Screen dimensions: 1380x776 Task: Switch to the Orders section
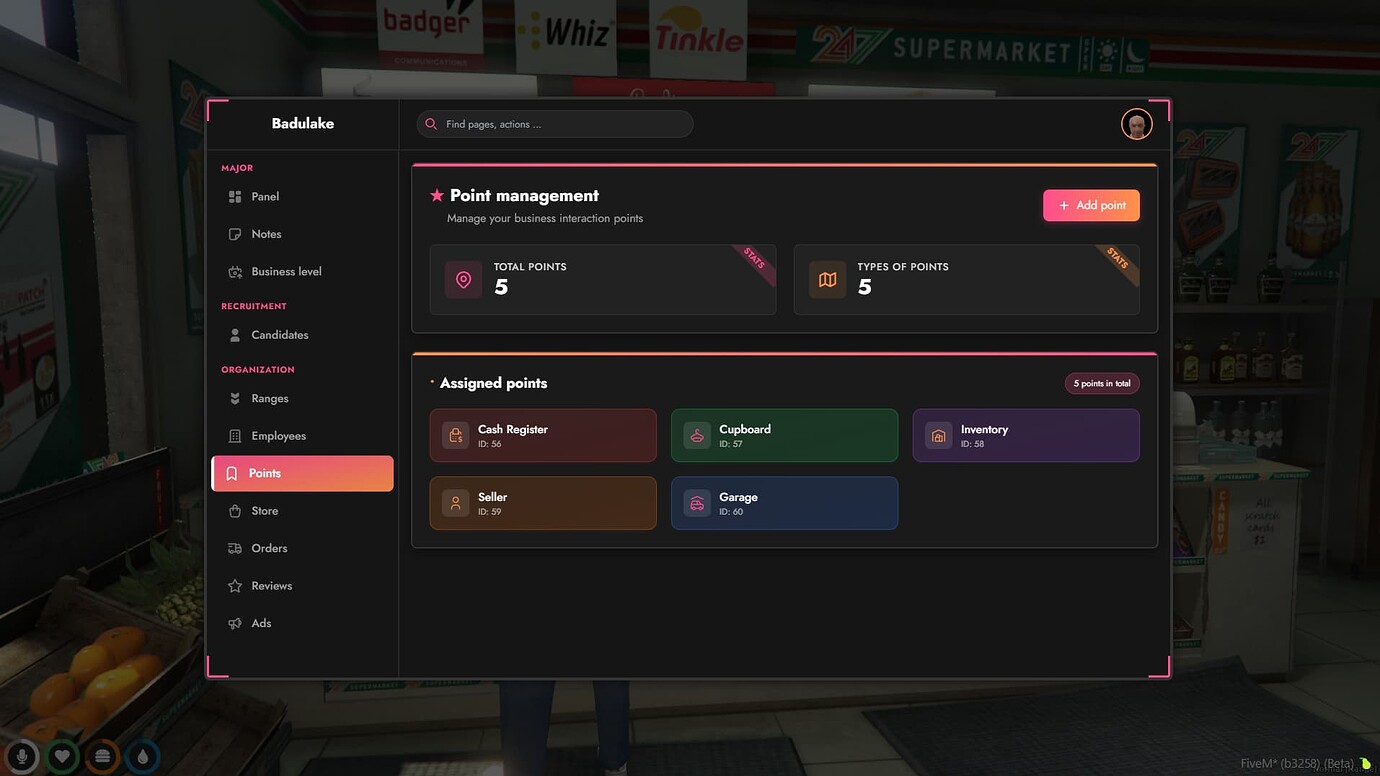(269, 548)
